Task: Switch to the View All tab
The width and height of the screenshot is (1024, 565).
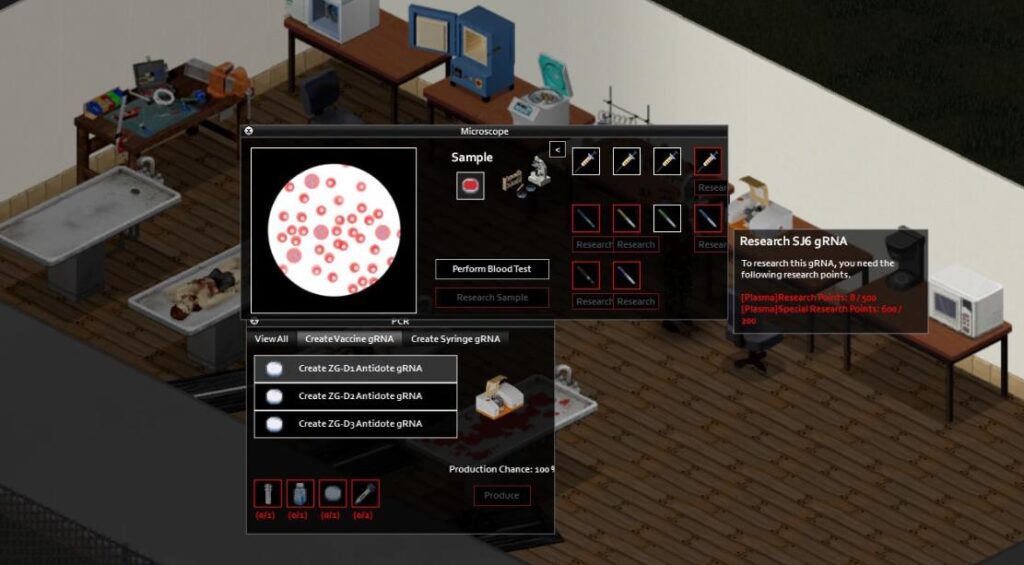Action: (271, 339)
